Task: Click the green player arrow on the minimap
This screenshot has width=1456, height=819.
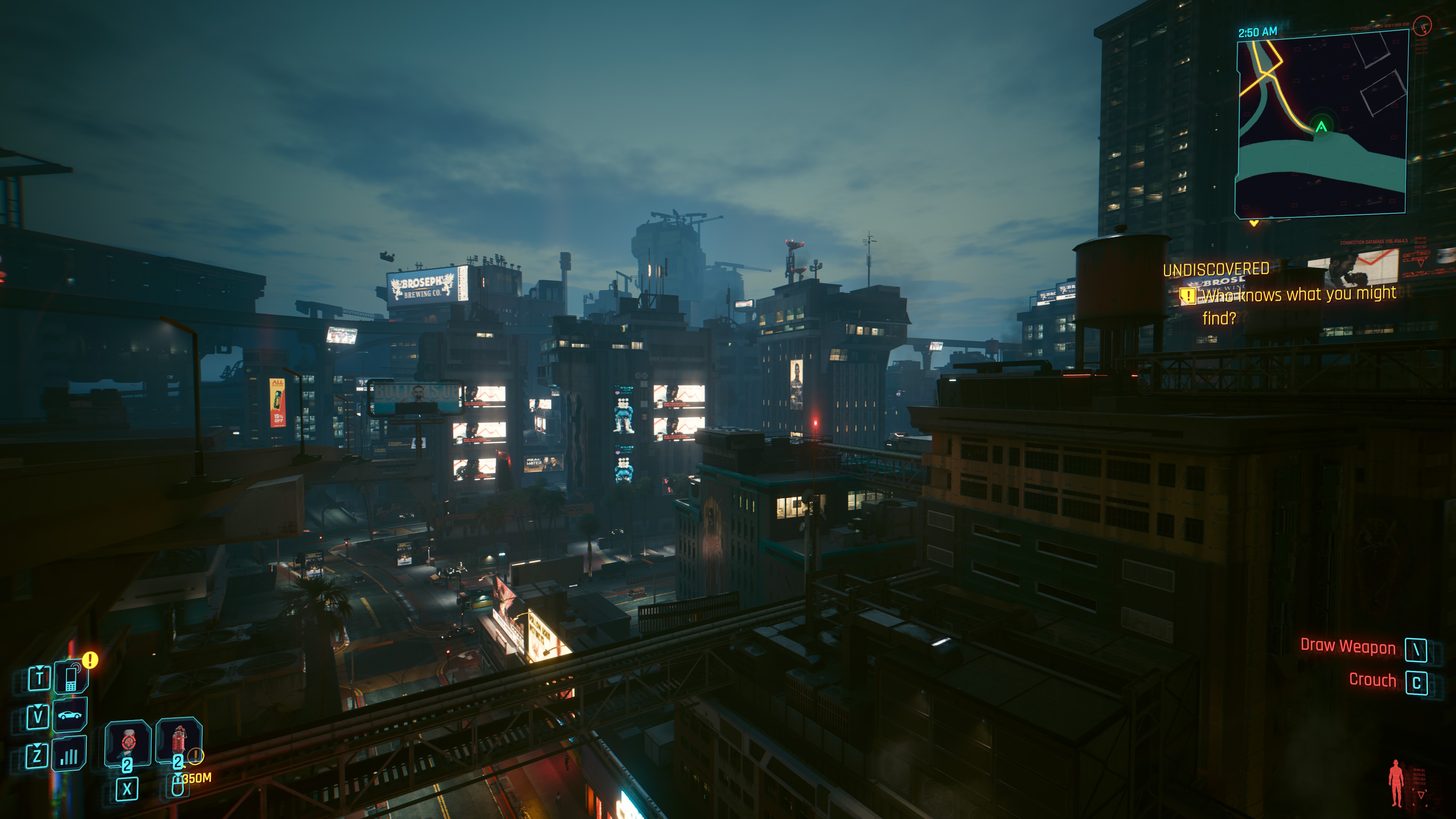Action: tap(1321, 126)
